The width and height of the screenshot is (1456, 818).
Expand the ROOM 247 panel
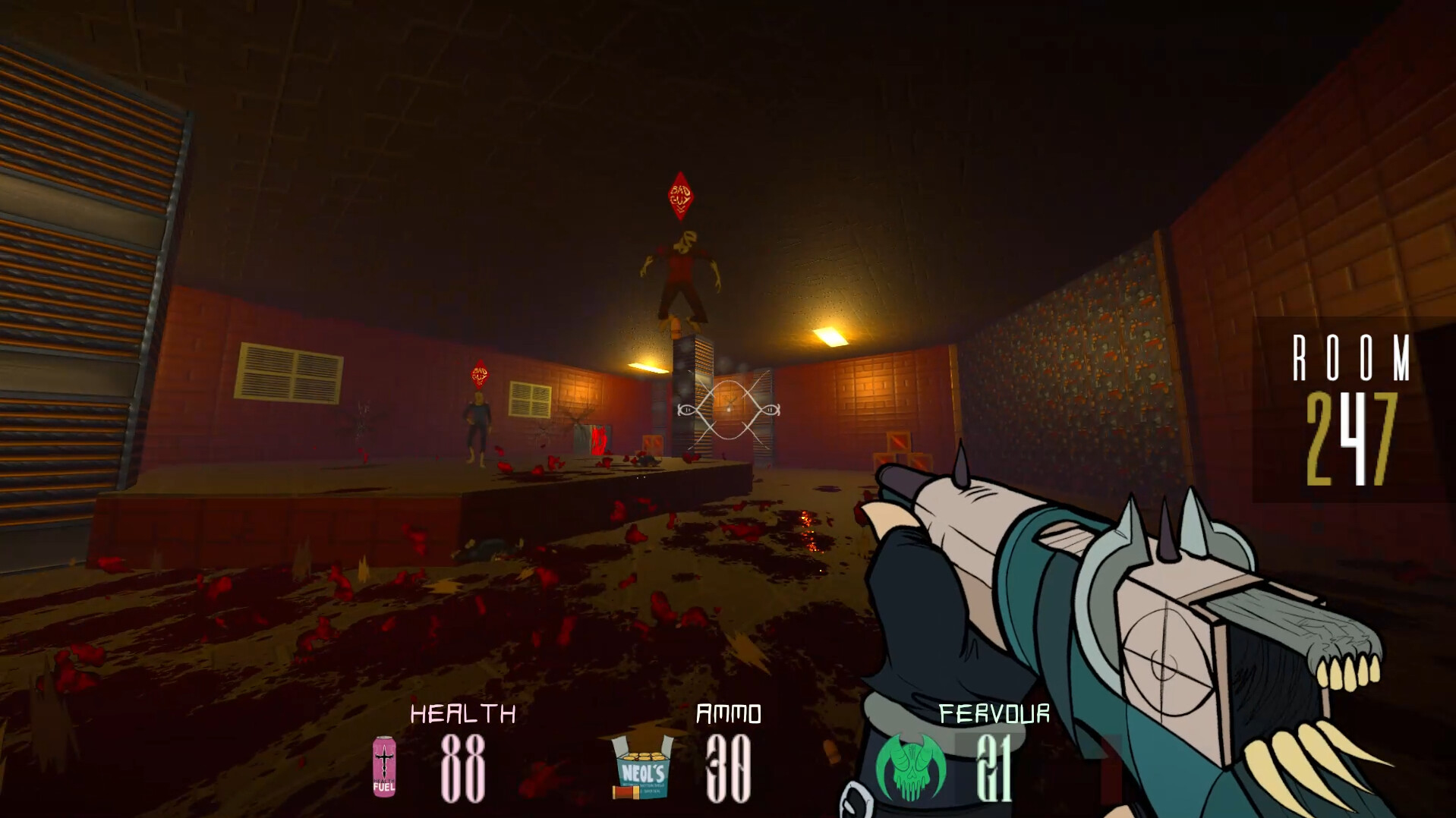coord(1359,404)
